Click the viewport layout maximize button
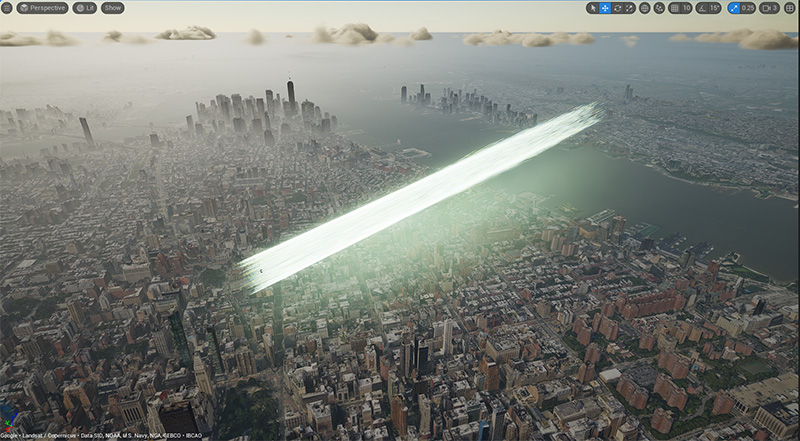Image resolution: width=800 pixels, height=441 pixels. point(790,8)
